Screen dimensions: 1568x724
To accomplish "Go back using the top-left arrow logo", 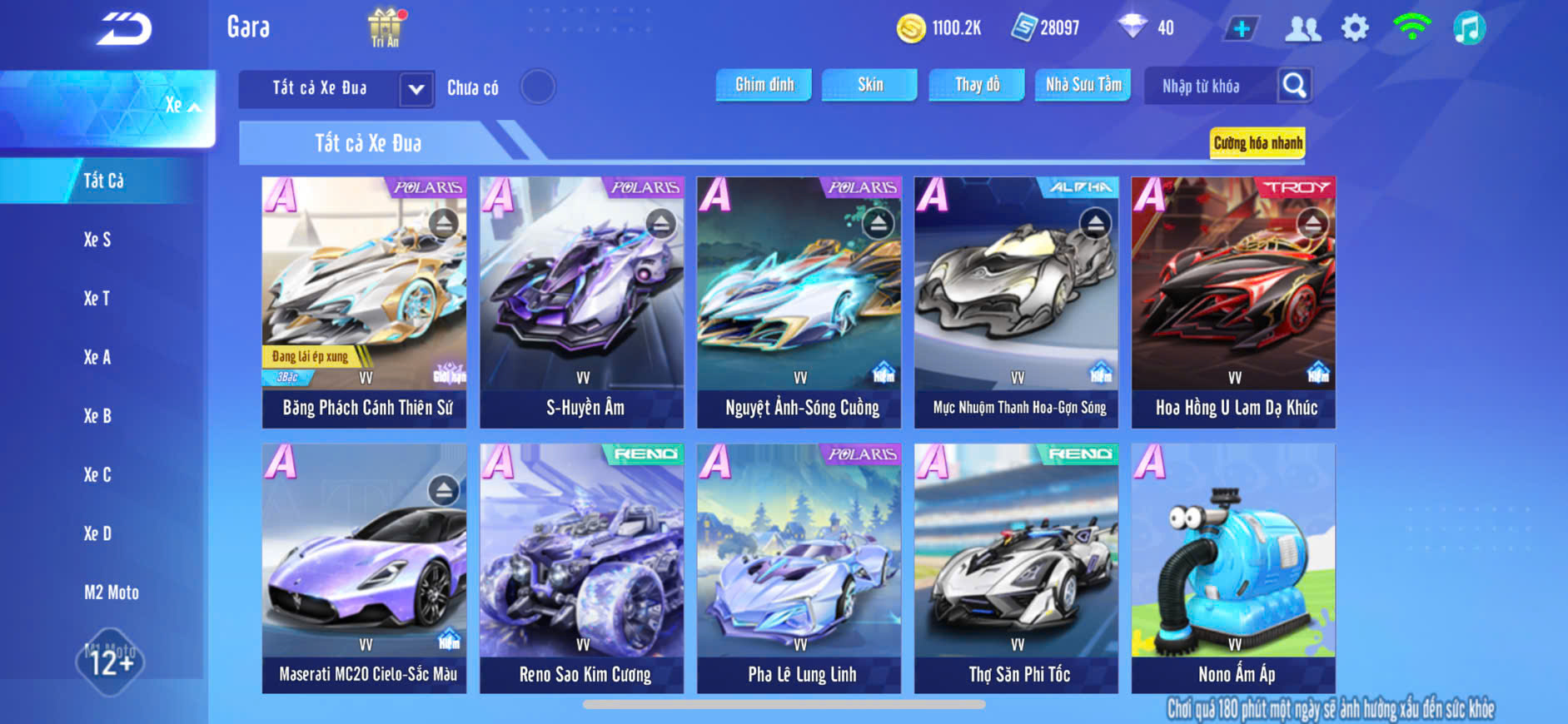I will 124,29.
